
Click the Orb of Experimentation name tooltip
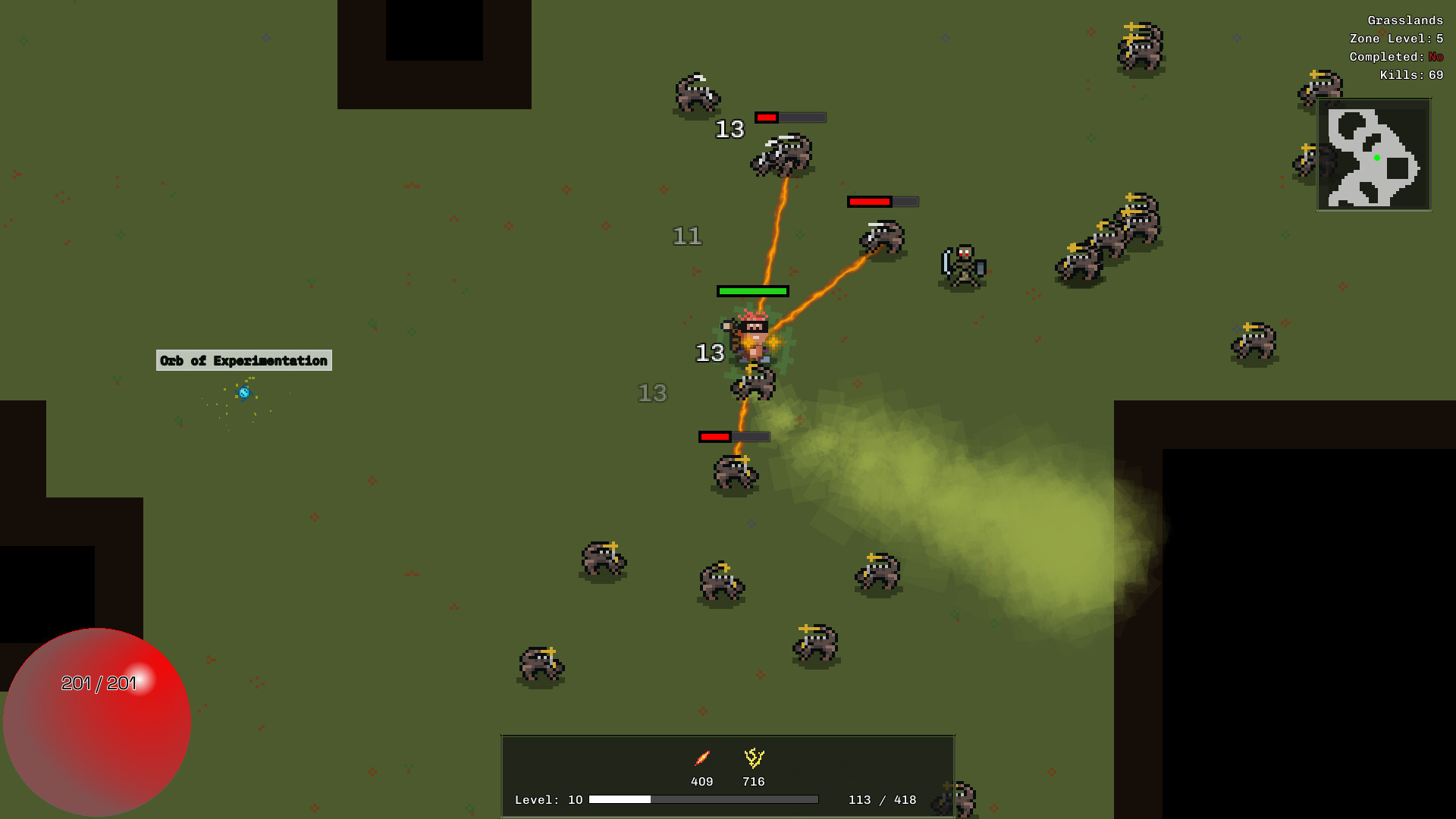click(x=244, y=361)
